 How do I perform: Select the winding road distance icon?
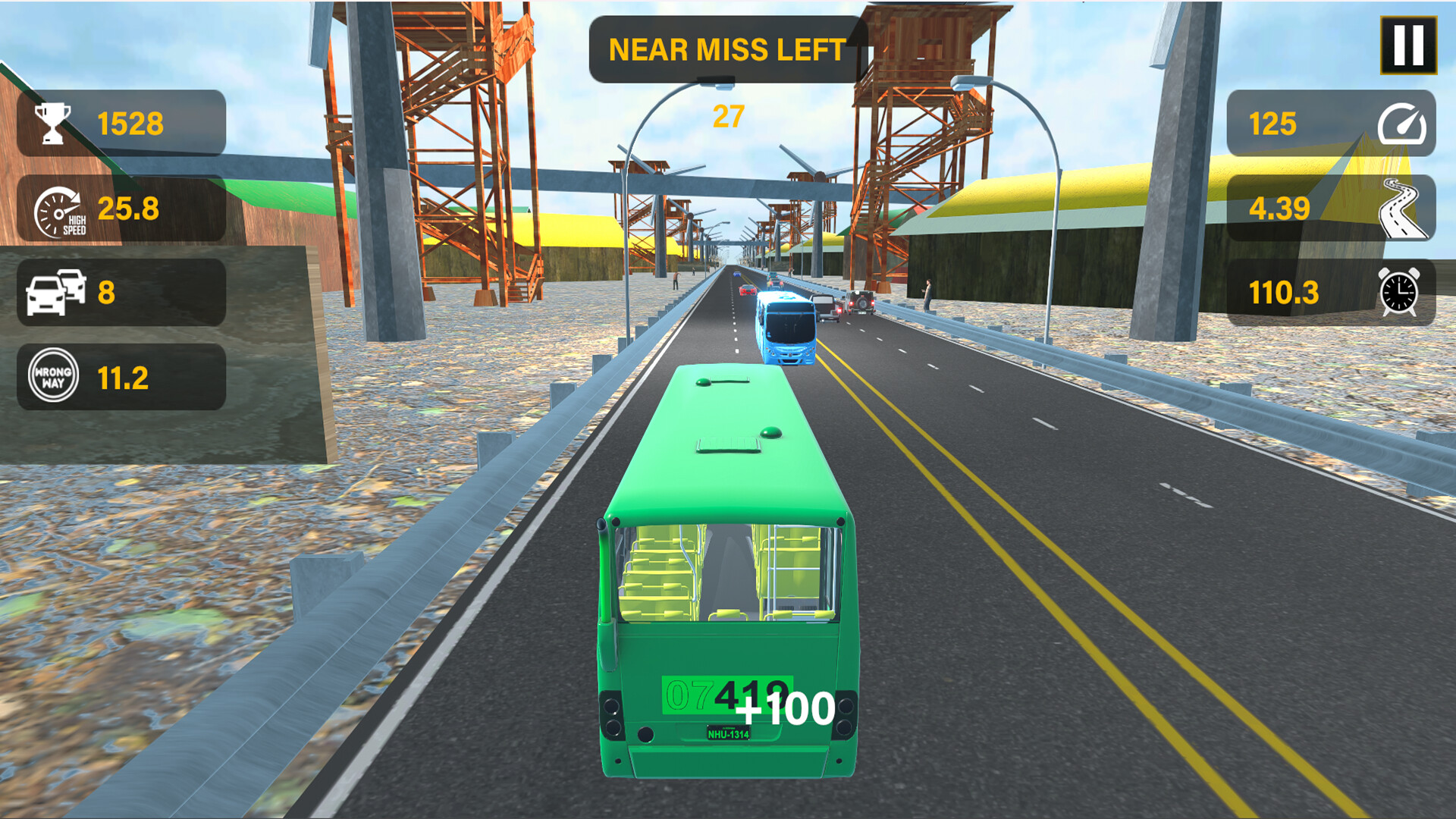(x=1404, y=207)
